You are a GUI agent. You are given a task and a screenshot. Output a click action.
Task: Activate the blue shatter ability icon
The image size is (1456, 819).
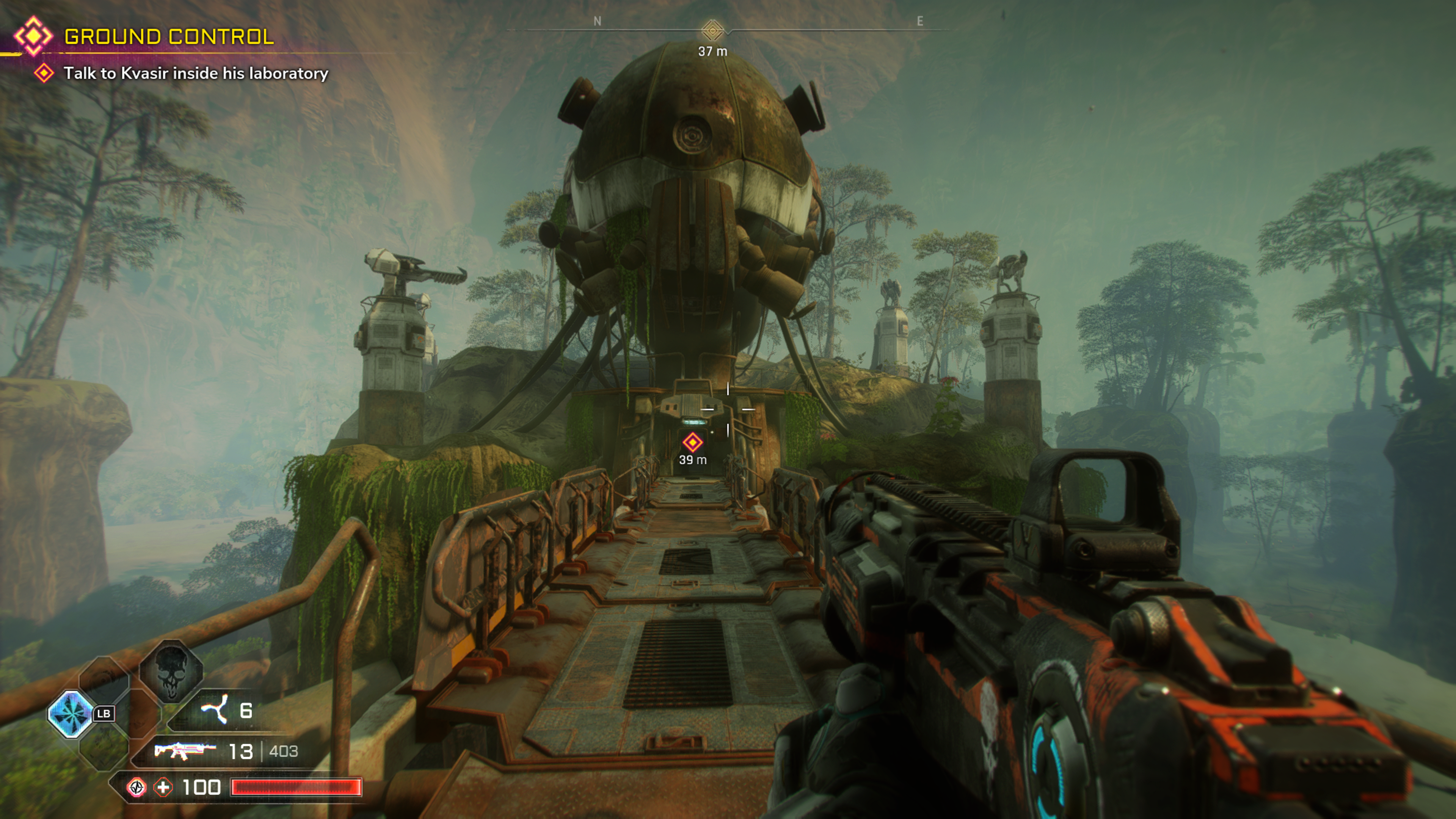(x=71, y=714)
